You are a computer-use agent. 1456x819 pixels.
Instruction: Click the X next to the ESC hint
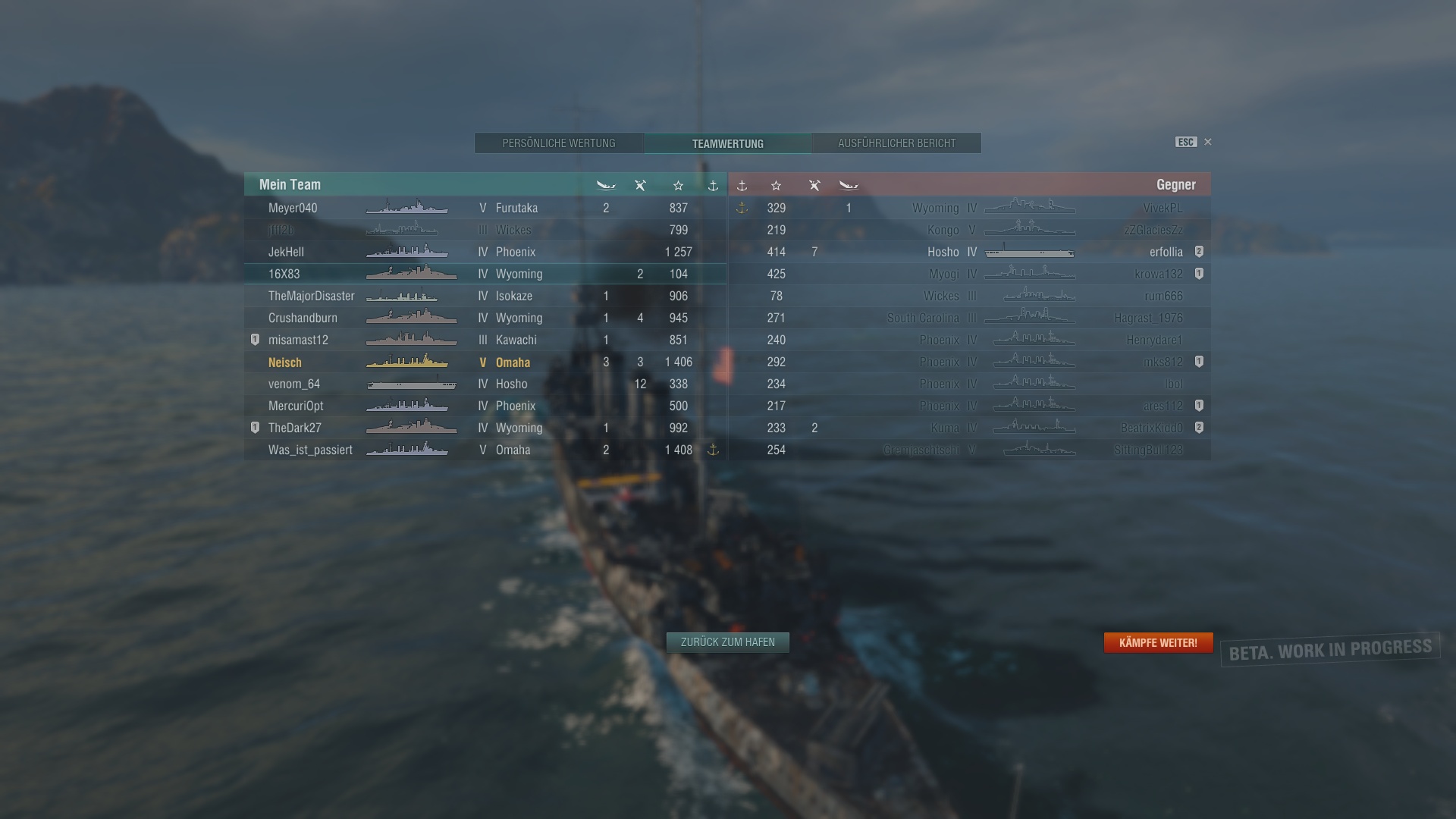[x=1207, y=142]
